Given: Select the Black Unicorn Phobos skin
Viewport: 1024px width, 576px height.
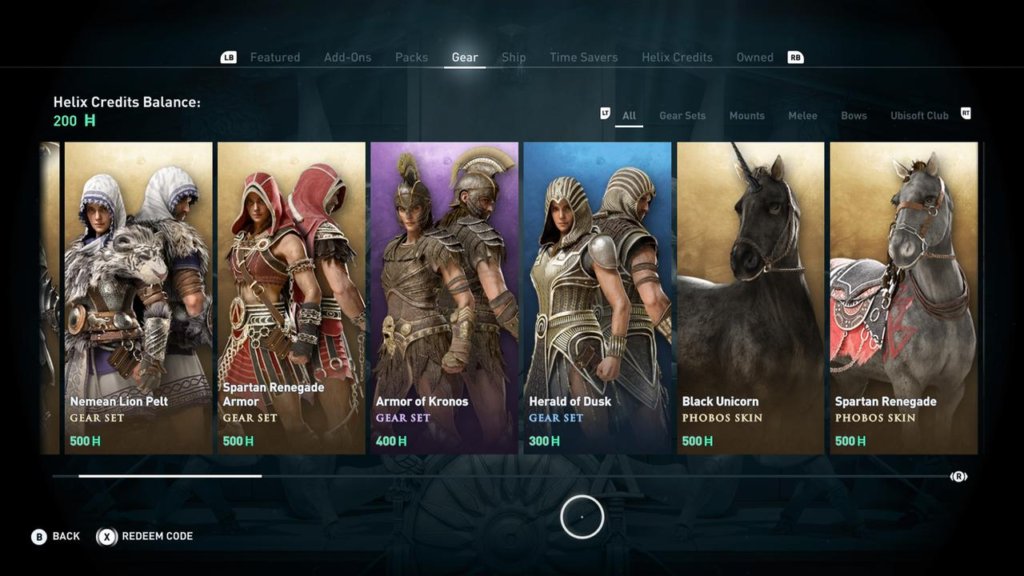Looking at the screenshot, I should (x=750, y=297).
